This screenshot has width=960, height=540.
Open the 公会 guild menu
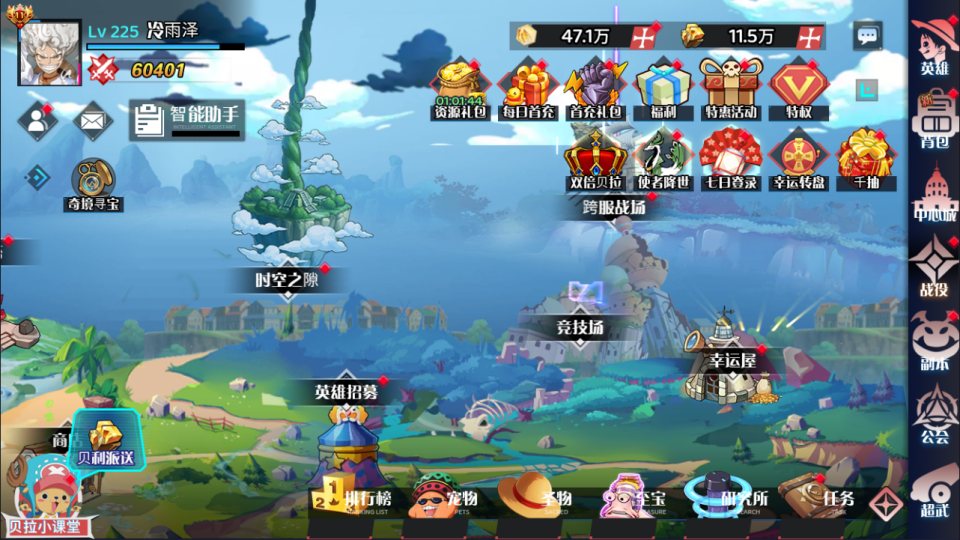point(934,415)
